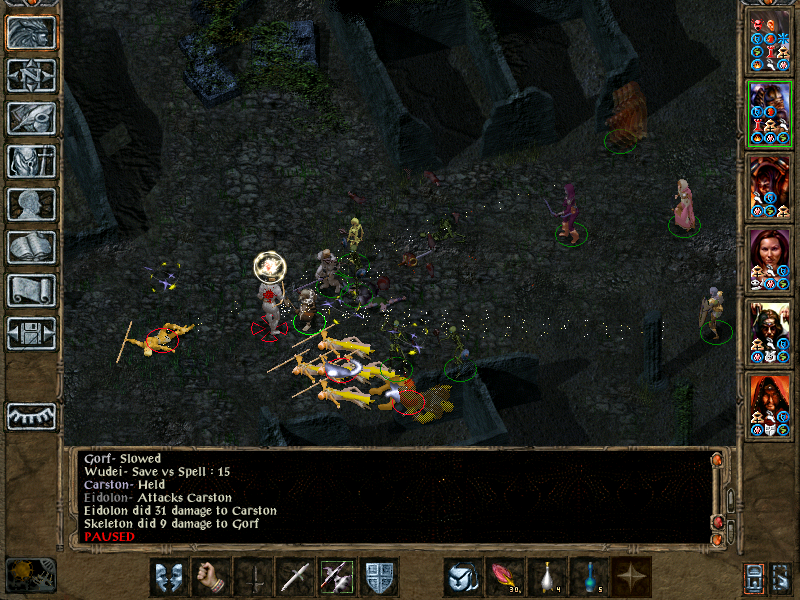Open the journal with the quill button
800x600 pixels.
point(31,118)
